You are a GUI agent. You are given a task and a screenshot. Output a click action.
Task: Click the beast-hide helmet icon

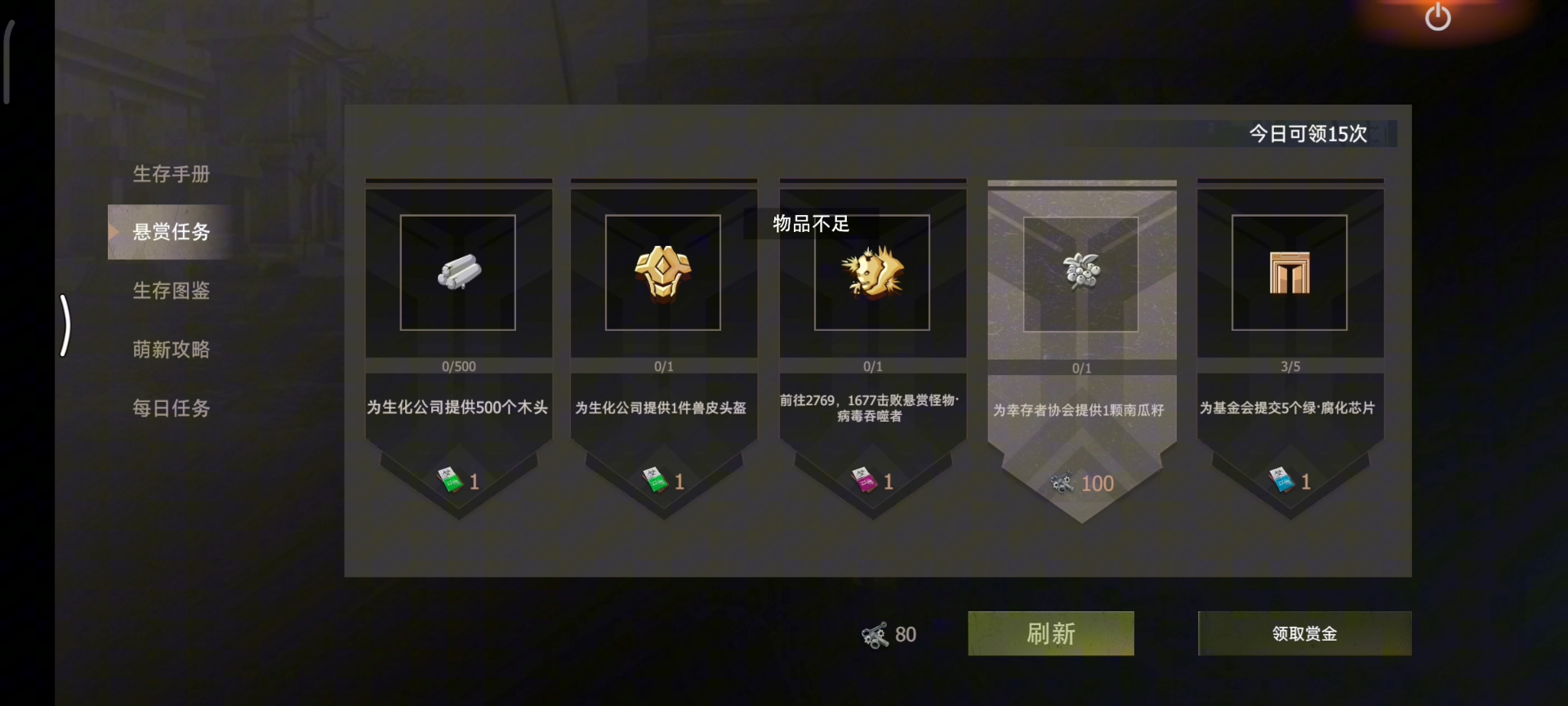tap(664, 272)
